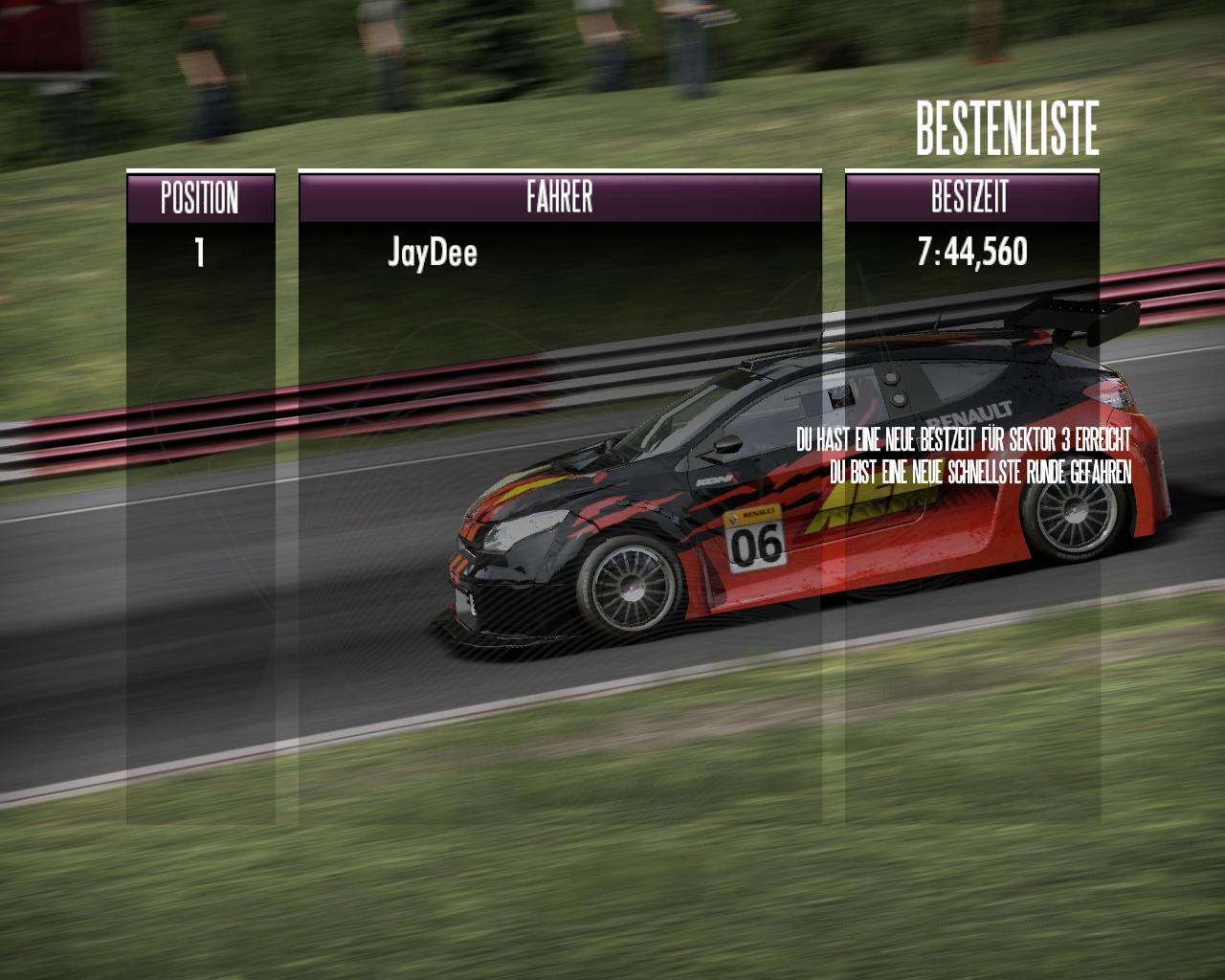Click the Fahrer column header

tap(560, 197)
